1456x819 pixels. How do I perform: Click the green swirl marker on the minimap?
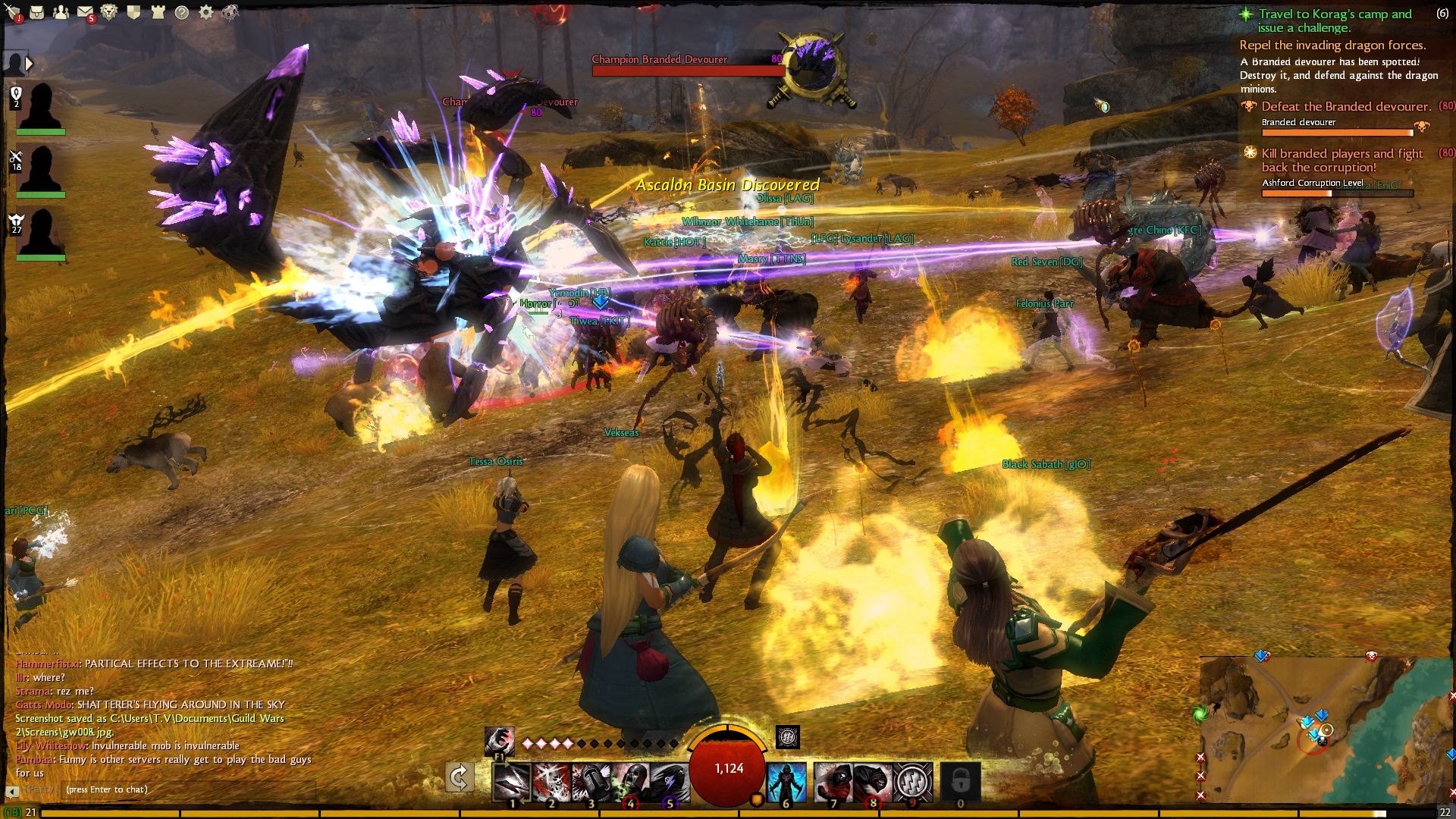pyautogui.click(x=1200, y=714)
